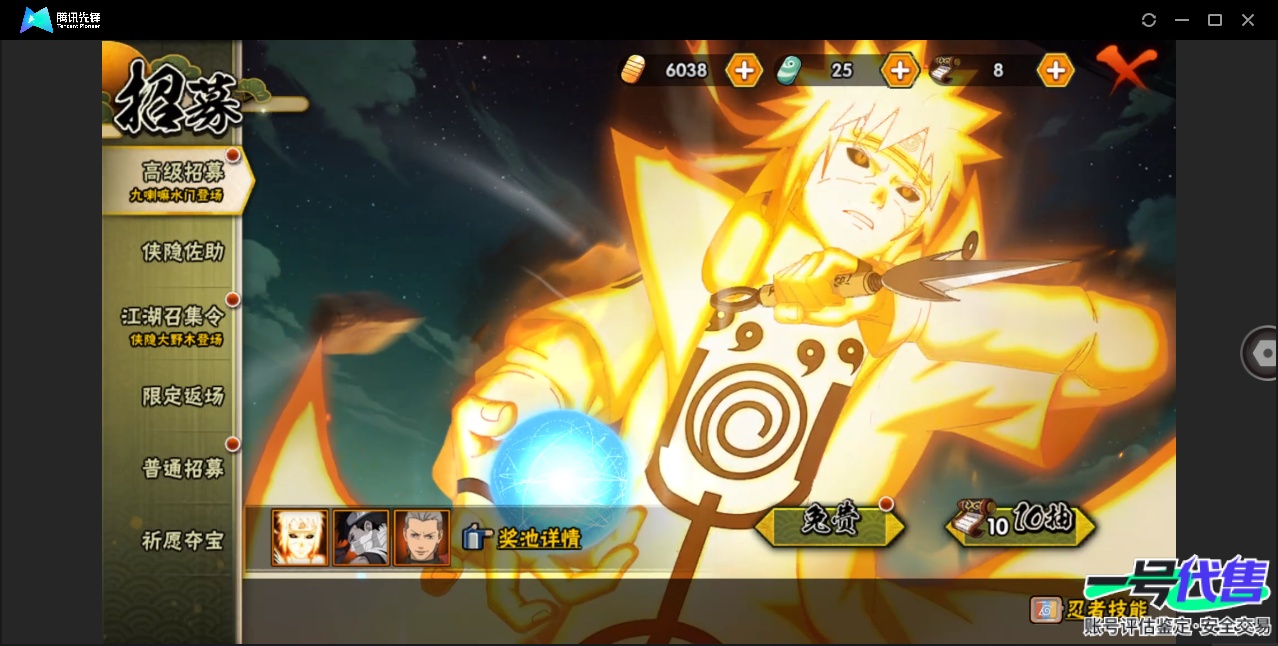Open the 江湖召集令 tab

click(x=173, y=323)
